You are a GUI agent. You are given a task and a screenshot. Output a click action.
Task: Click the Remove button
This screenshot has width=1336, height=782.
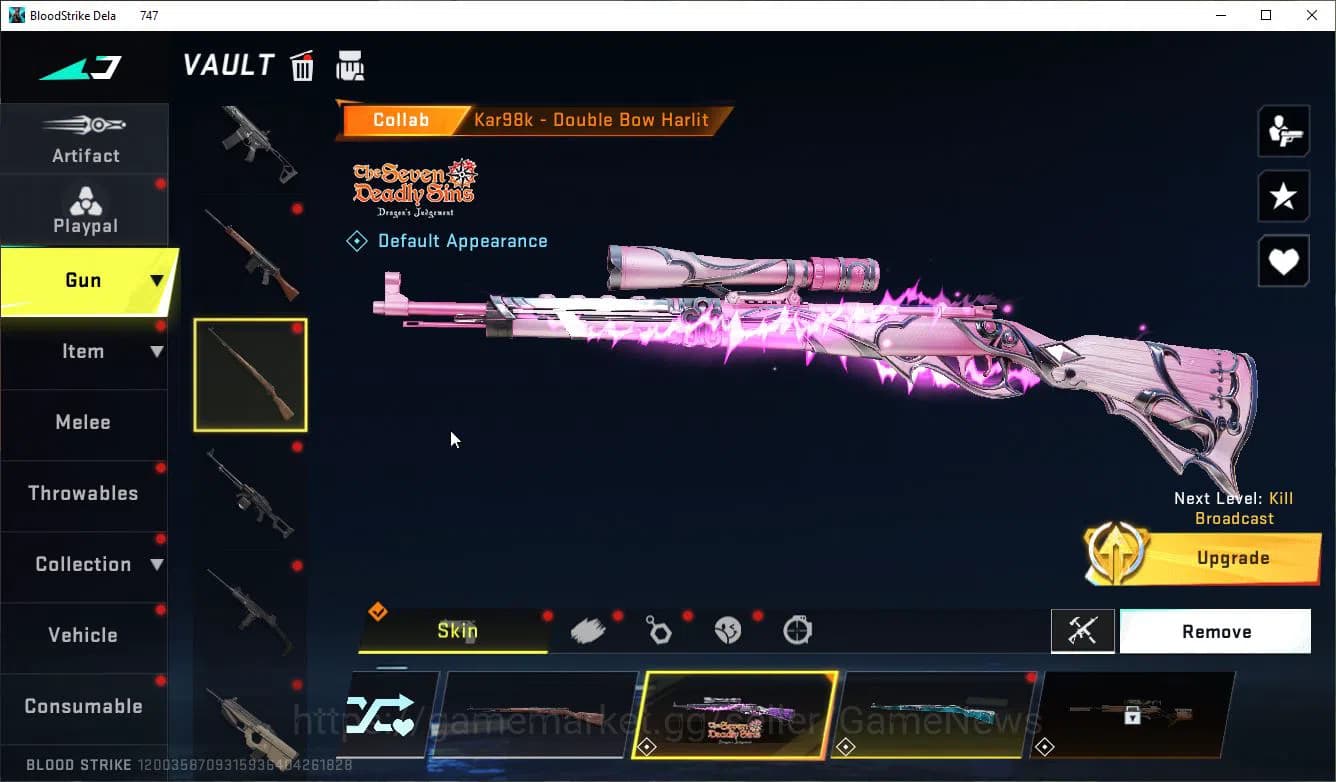pyautogui.click(x=1216, y=631)
